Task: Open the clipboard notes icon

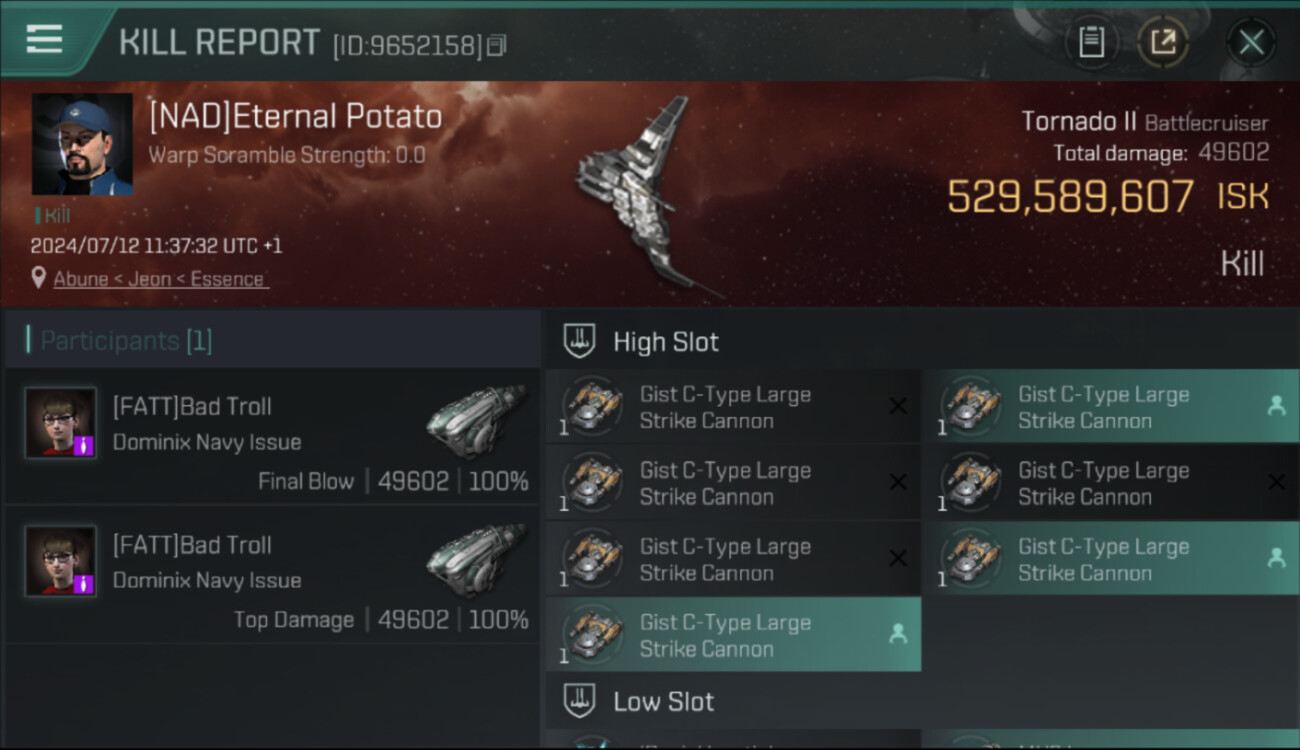Action: click(x=1091, y=42)
